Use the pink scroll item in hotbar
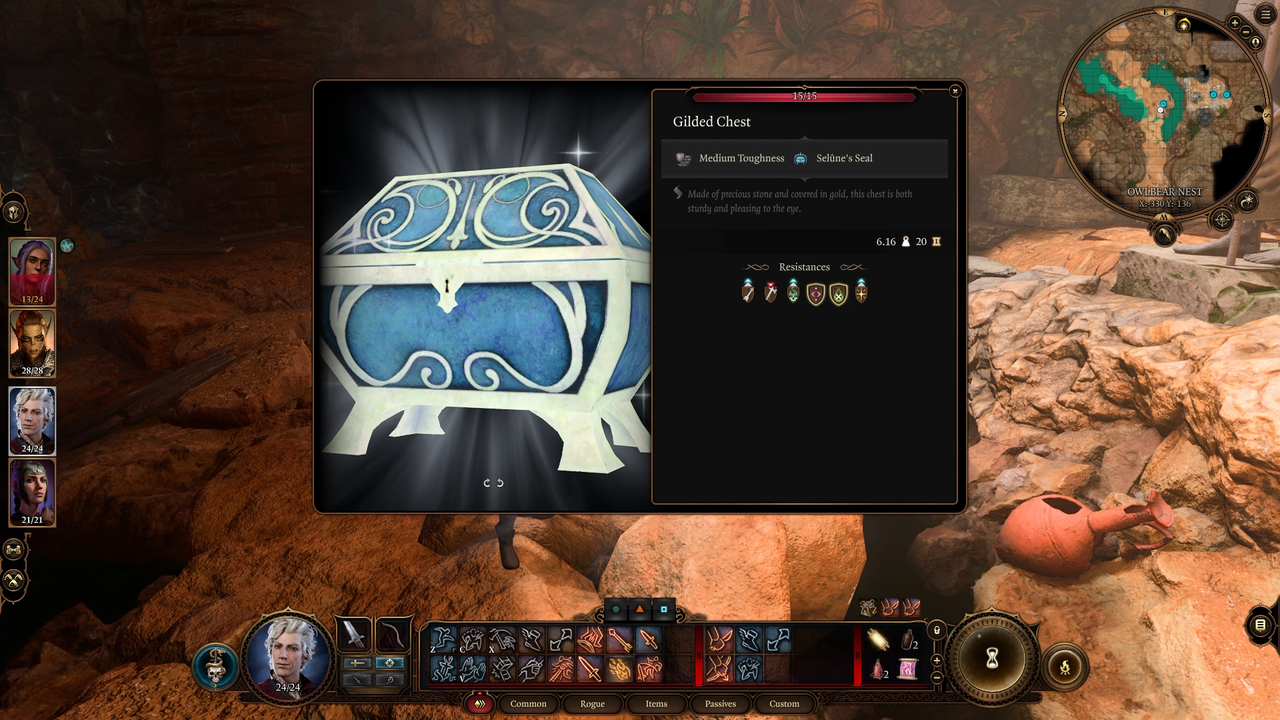Image resolution: width=1280 pixels, height=720 pixels. click(x=907, y=670)
